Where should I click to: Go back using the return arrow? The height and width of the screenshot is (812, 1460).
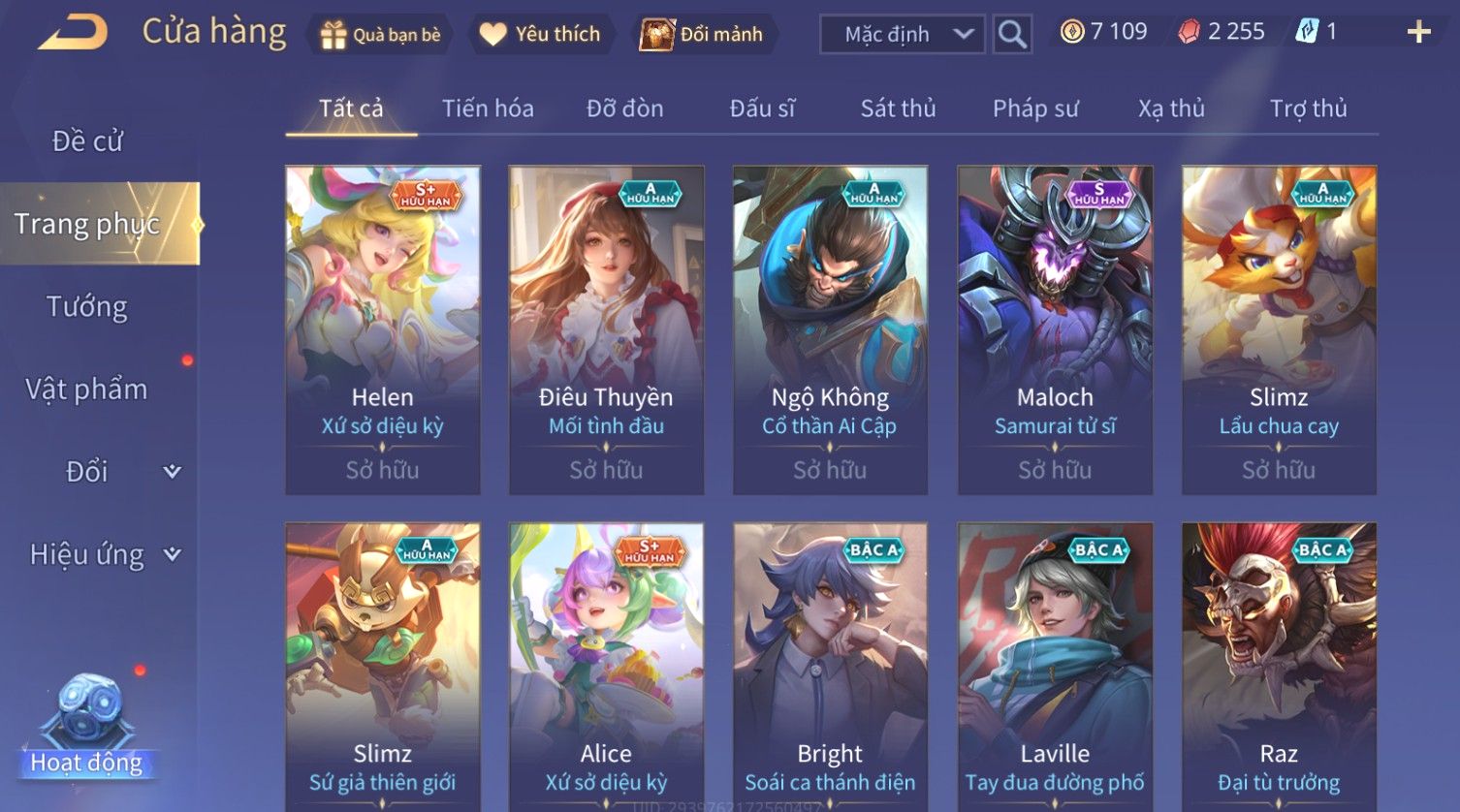click(x=74, y=33)
